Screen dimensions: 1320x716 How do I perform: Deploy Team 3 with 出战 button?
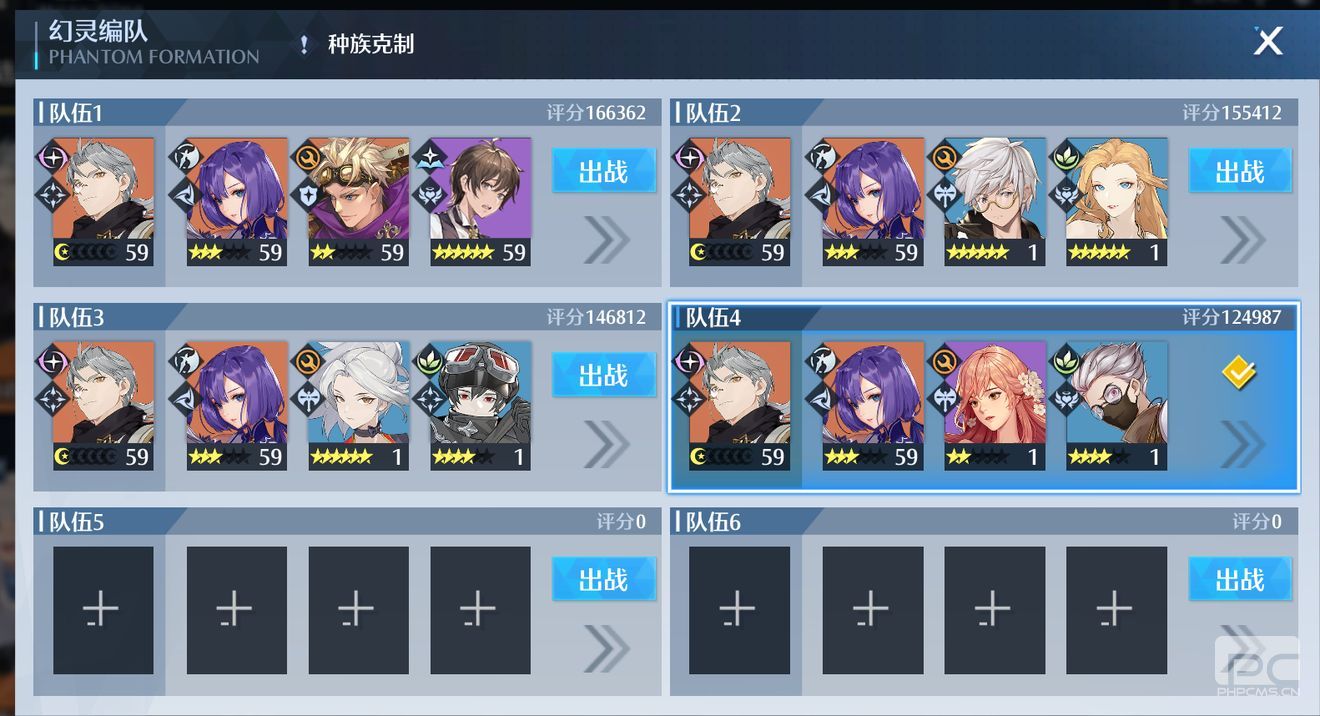(603, 375)
